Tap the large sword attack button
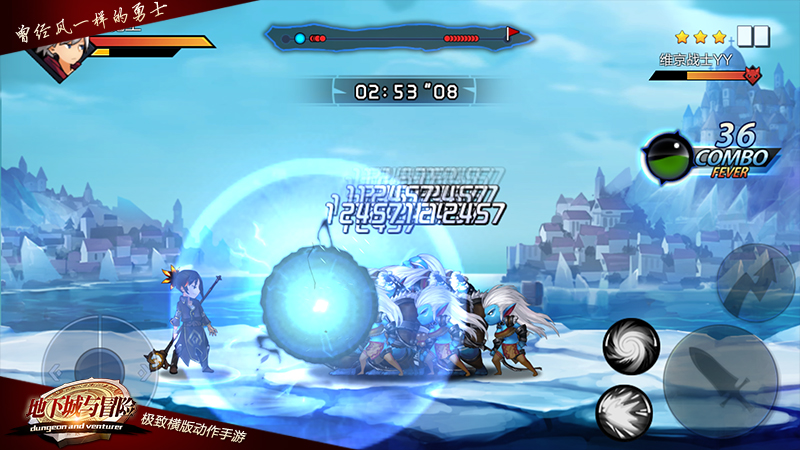The image size is (800, 450). click(x=720, y=380)
